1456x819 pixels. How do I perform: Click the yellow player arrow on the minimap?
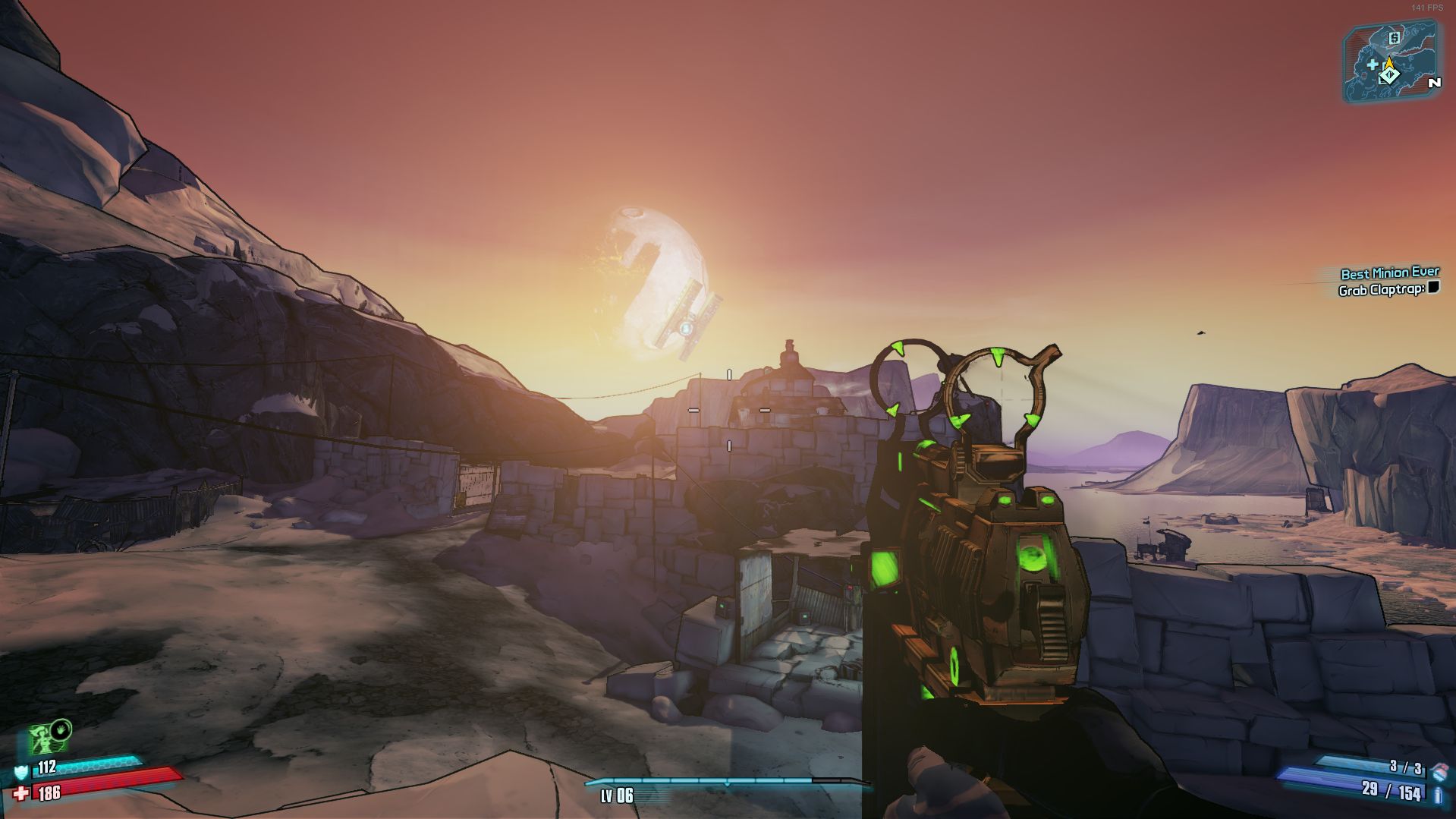coord(1389,62)
